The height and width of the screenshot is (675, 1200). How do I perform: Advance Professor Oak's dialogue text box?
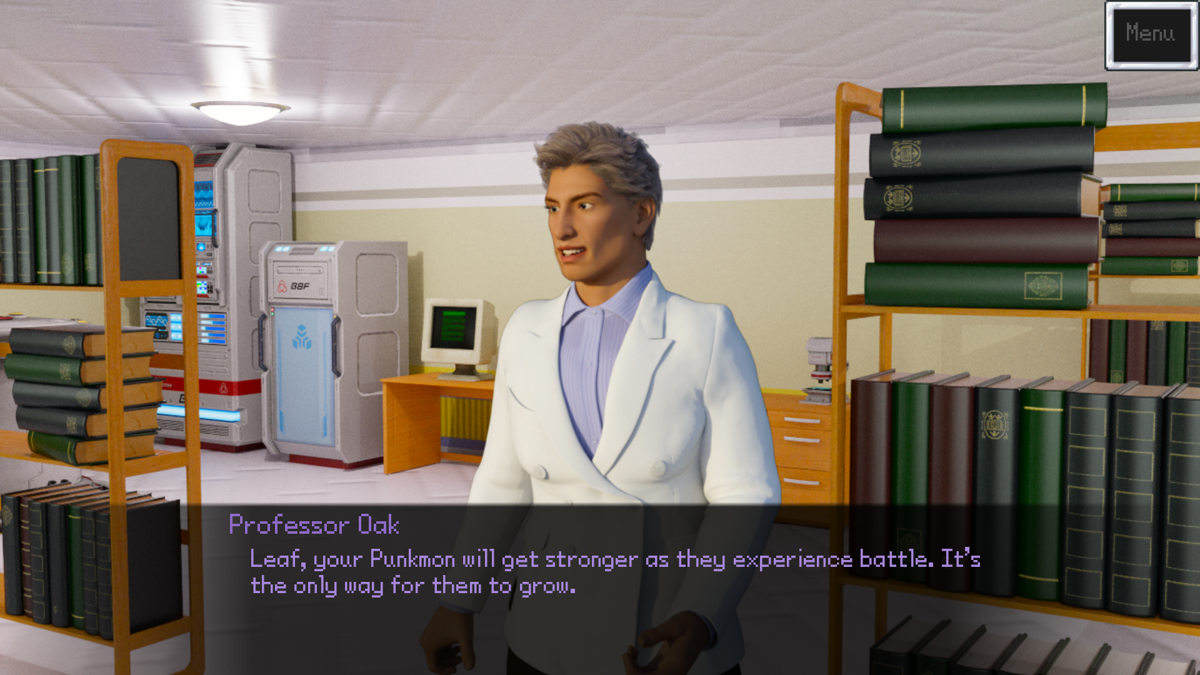click(x=614, y=572)
